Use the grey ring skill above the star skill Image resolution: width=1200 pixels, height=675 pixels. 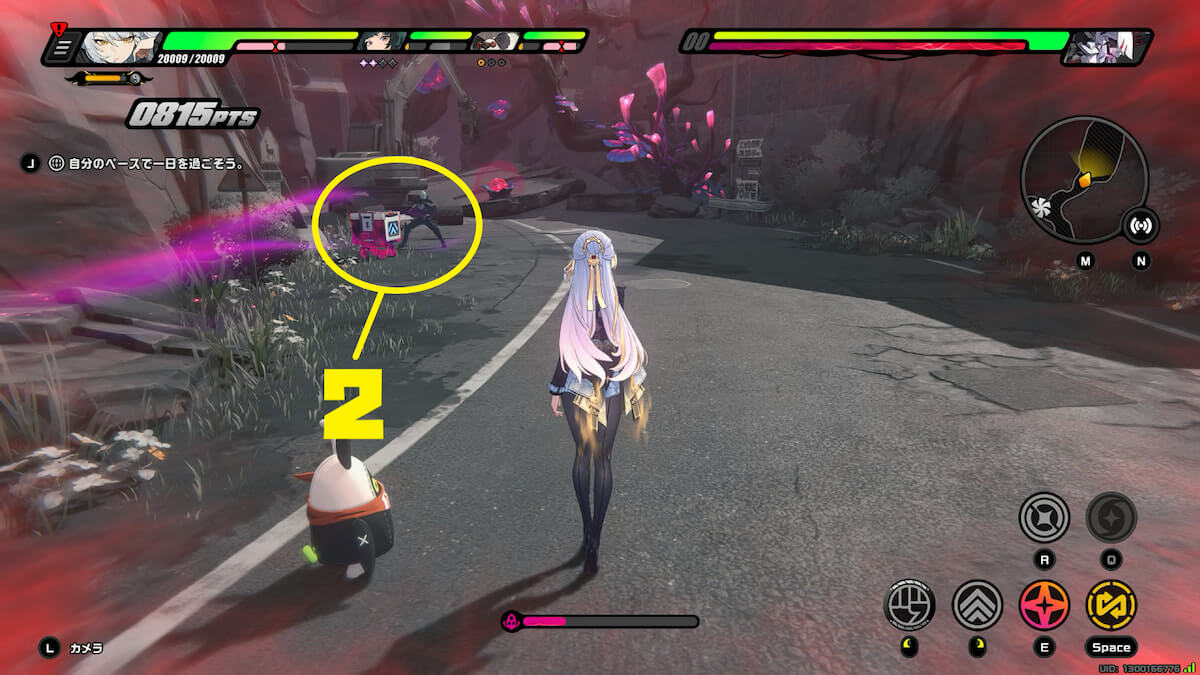point(1044,518)
